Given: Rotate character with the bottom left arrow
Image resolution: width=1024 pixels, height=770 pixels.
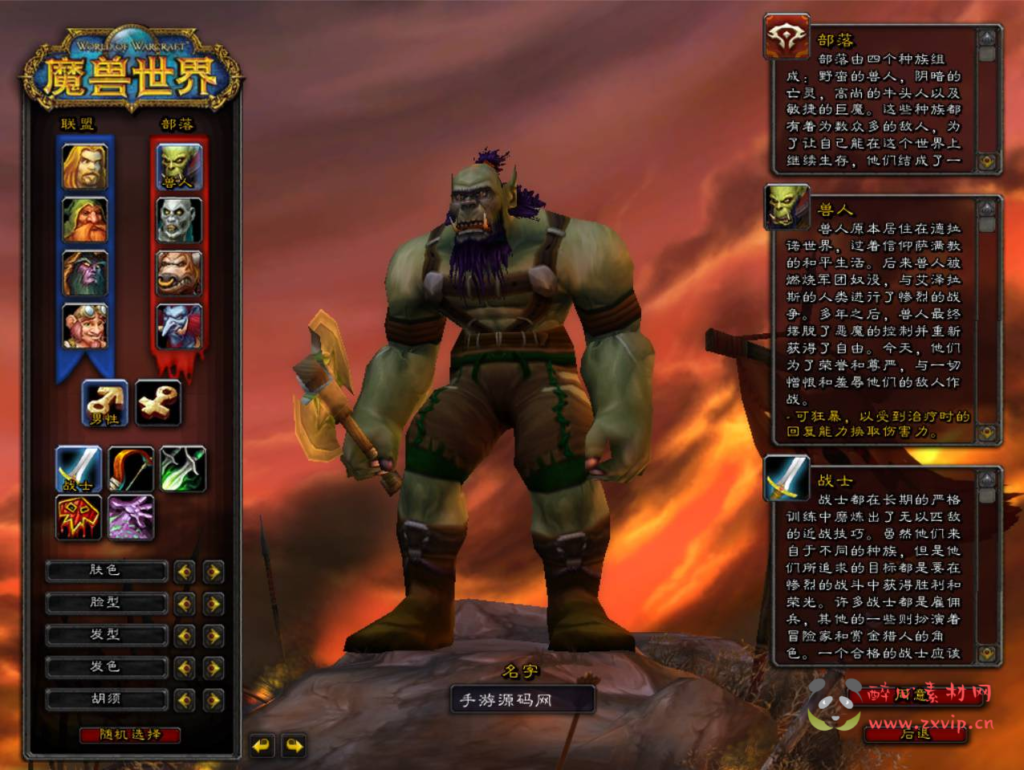Looking at the screenshot, I should (x=262, y=745).
